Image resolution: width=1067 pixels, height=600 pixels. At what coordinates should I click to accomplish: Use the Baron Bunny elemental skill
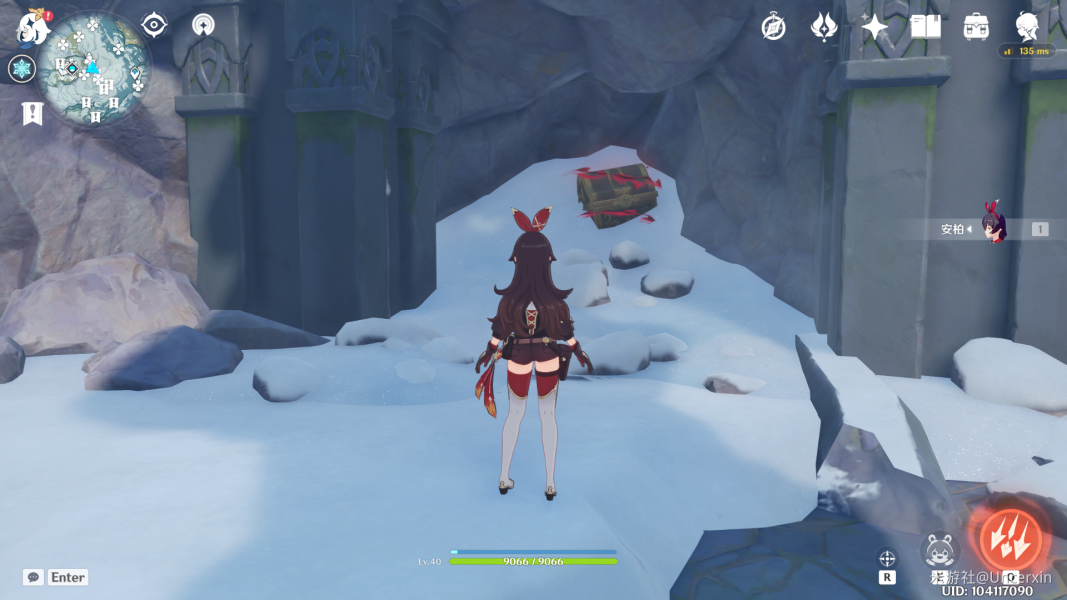[940, 550]
